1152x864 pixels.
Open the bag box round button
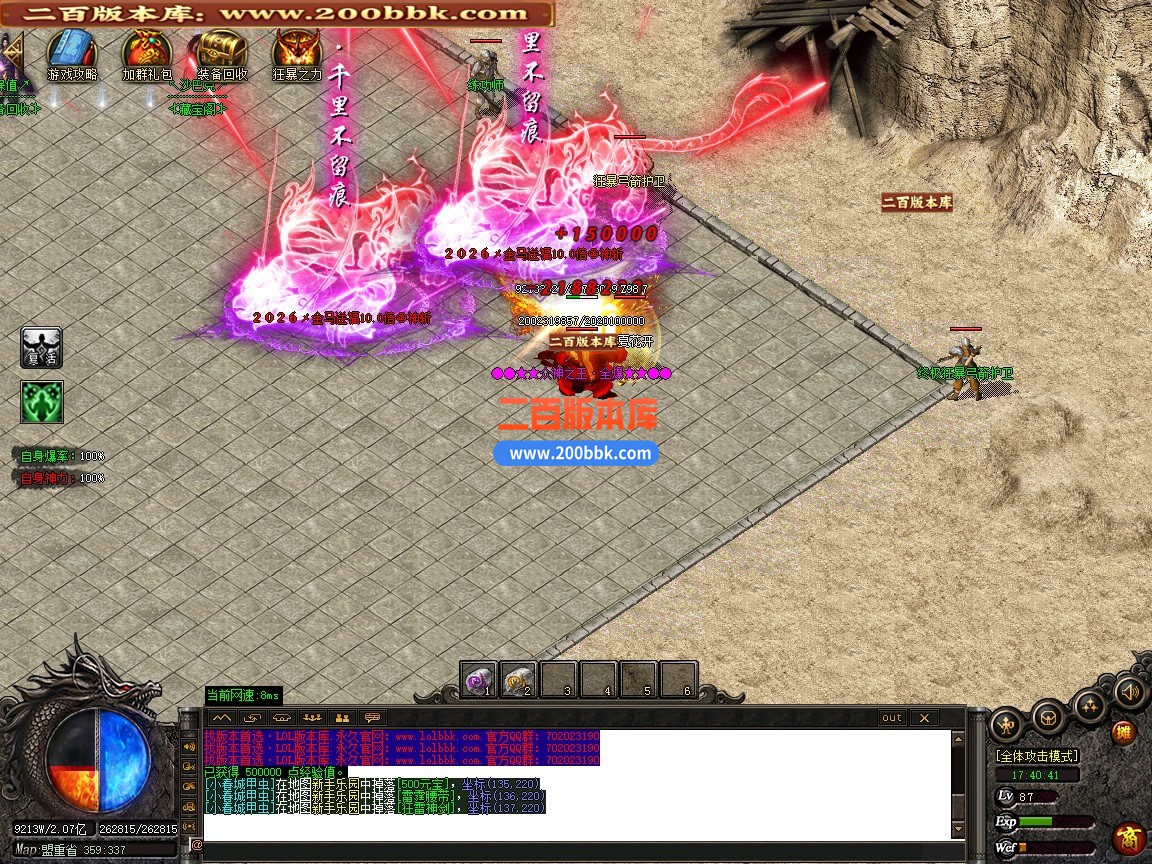[x=1048, y=716]
